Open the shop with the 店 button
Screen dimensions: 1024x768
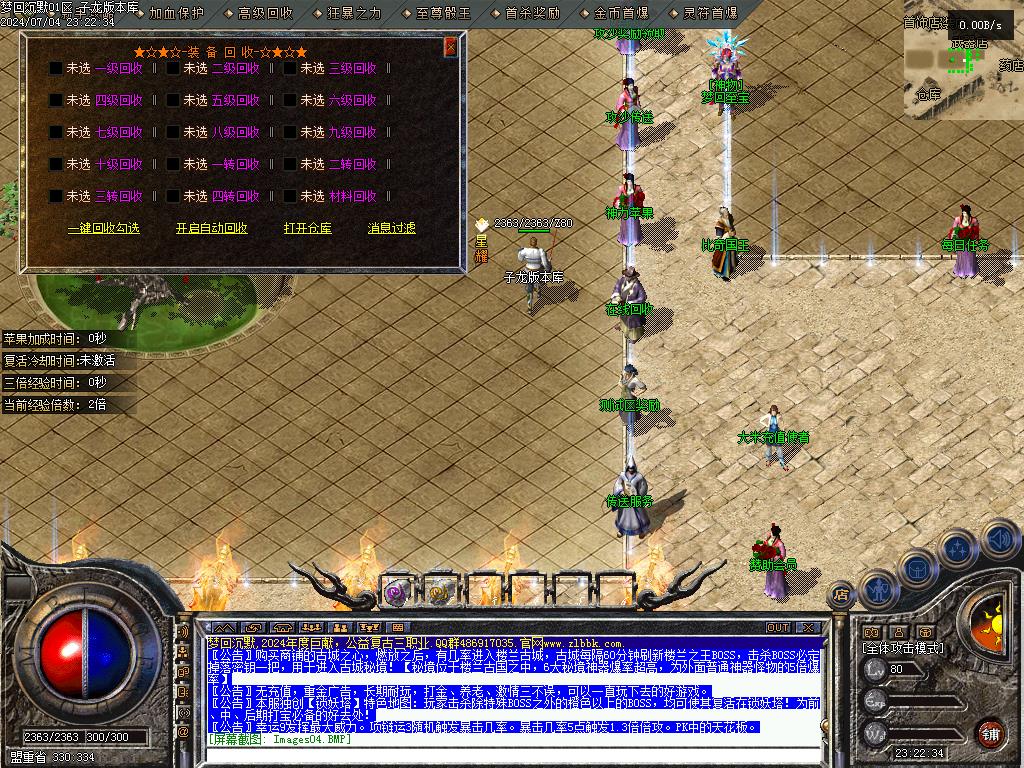841,596
